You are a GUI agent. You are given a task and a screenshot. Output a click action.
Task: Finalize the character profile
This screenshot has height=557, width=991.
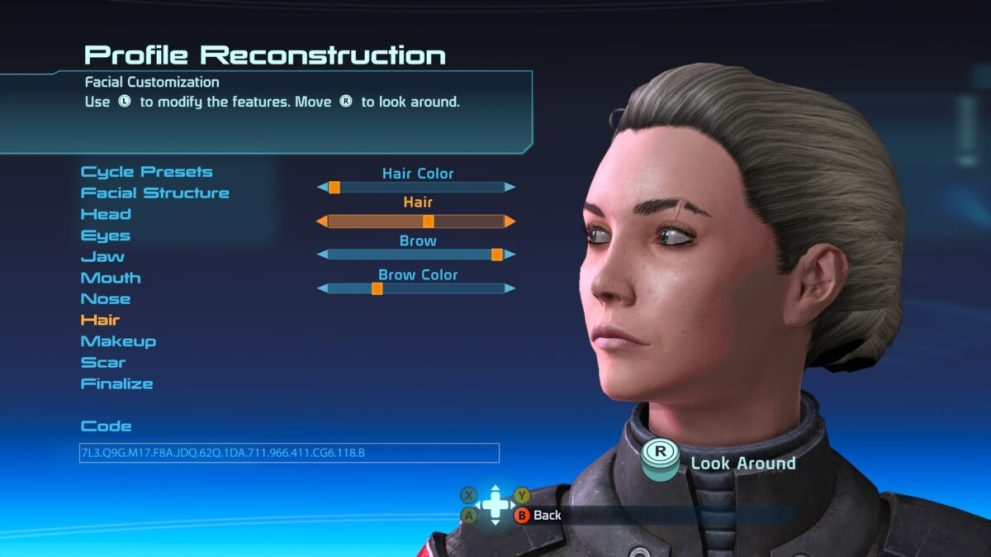point(117,384)
